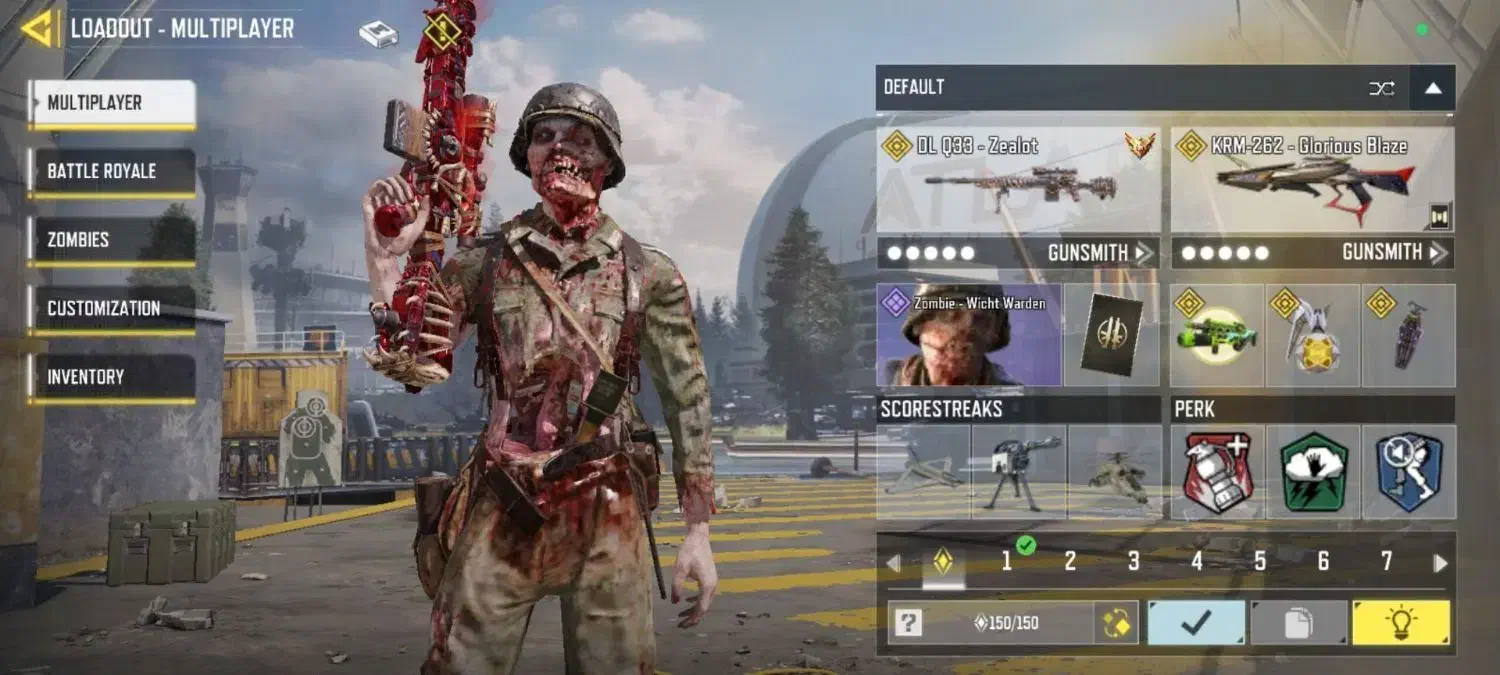Open the Inventory tab
Image resolution: width=1500 pixels, height=675 pixels.
click(x=111, y=377)
